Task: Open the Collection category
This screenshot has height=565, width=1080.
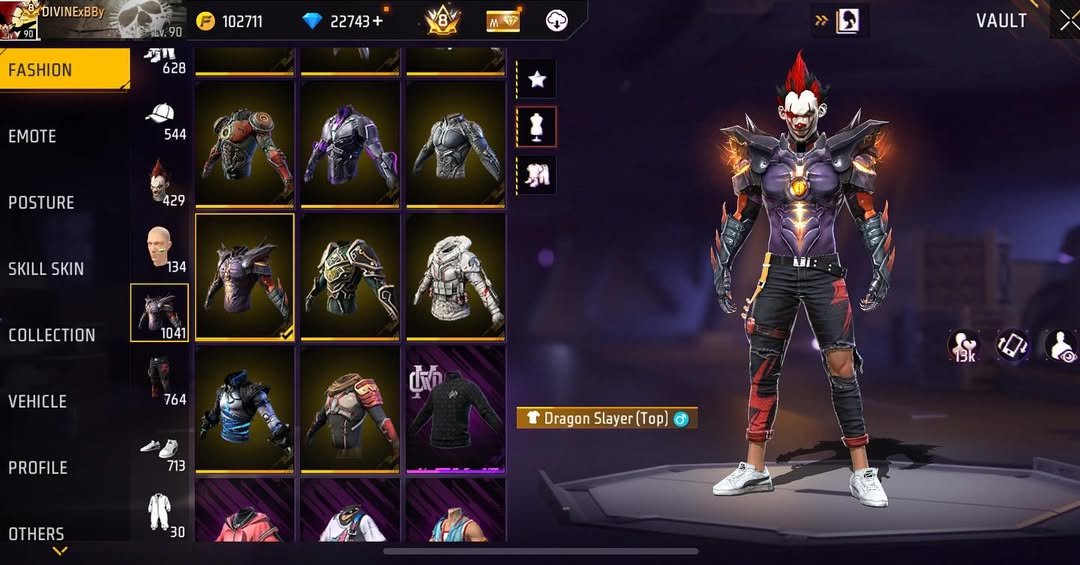Action: (52, 335)
